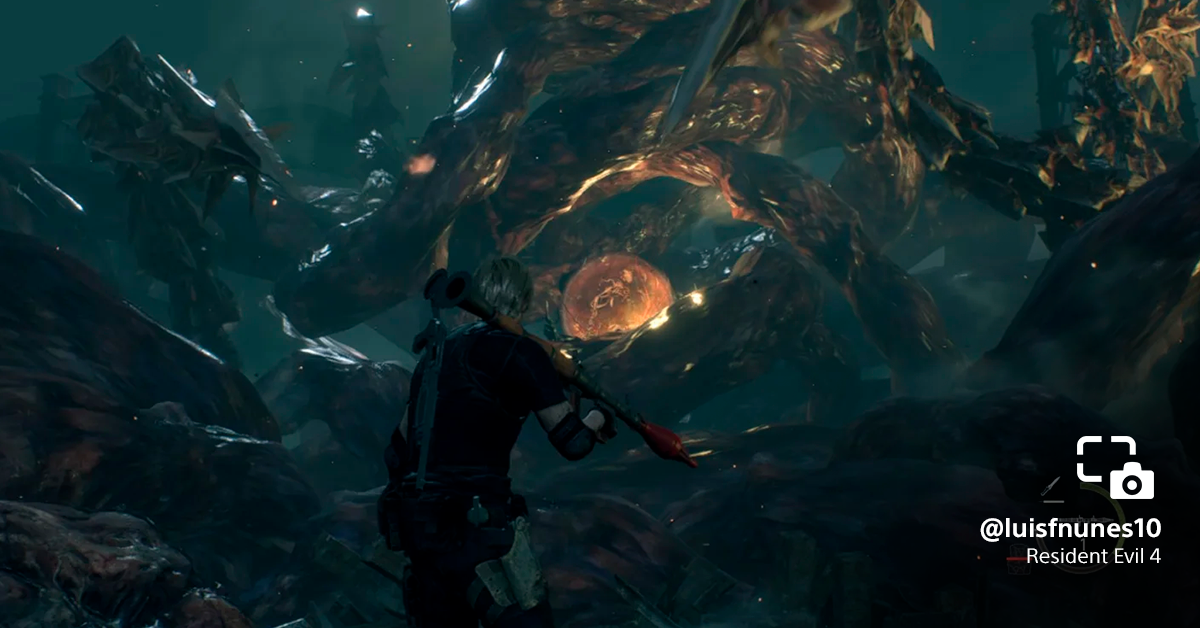Select the combat knife HUD icon
The height and width of the screenshot is (628, 1200).
pyautogui.click(x=1050, y=488)
